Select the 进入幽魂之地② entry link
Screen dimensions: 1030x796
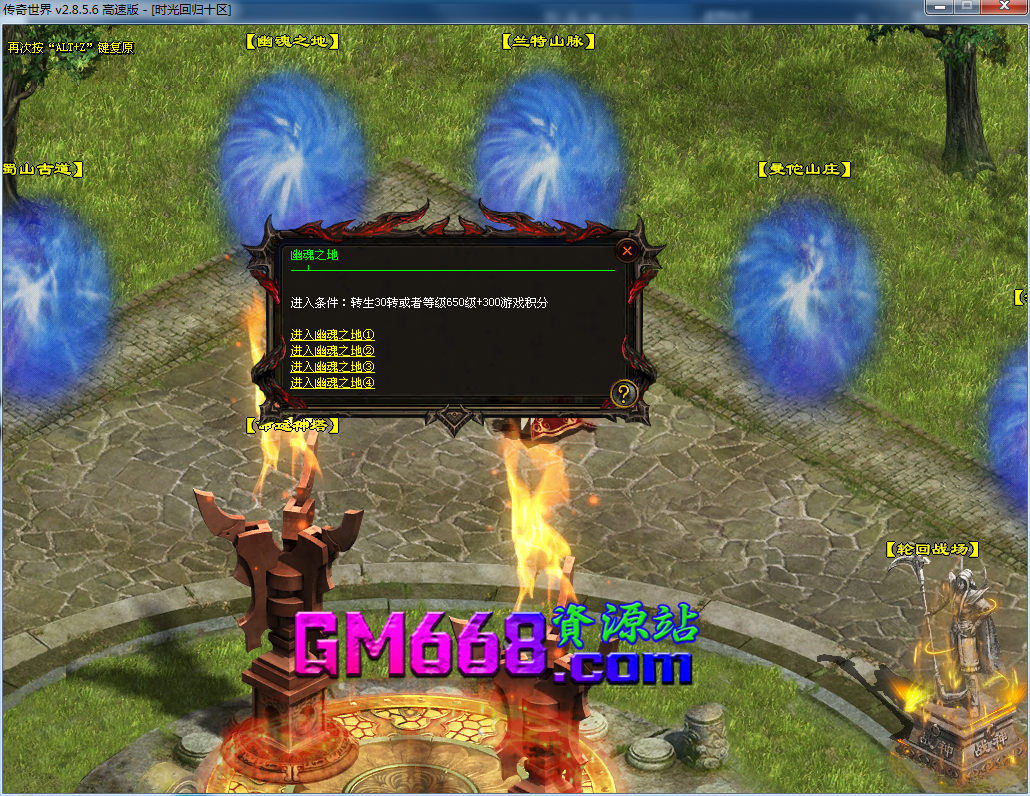[x=332, y=351]
